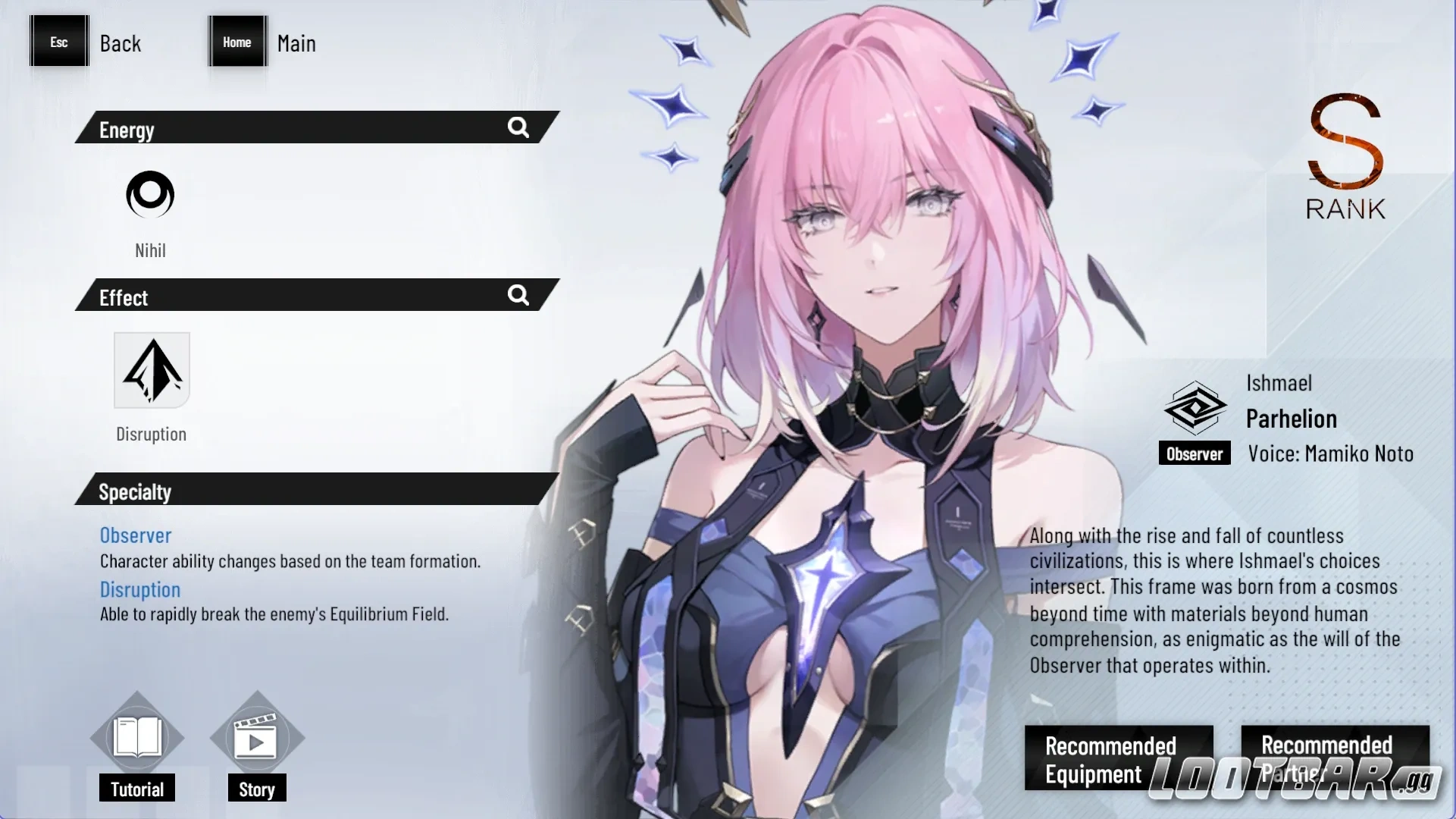Click the Esc key icon
This screenshot has height=819, width=1456.
point(58,41)
